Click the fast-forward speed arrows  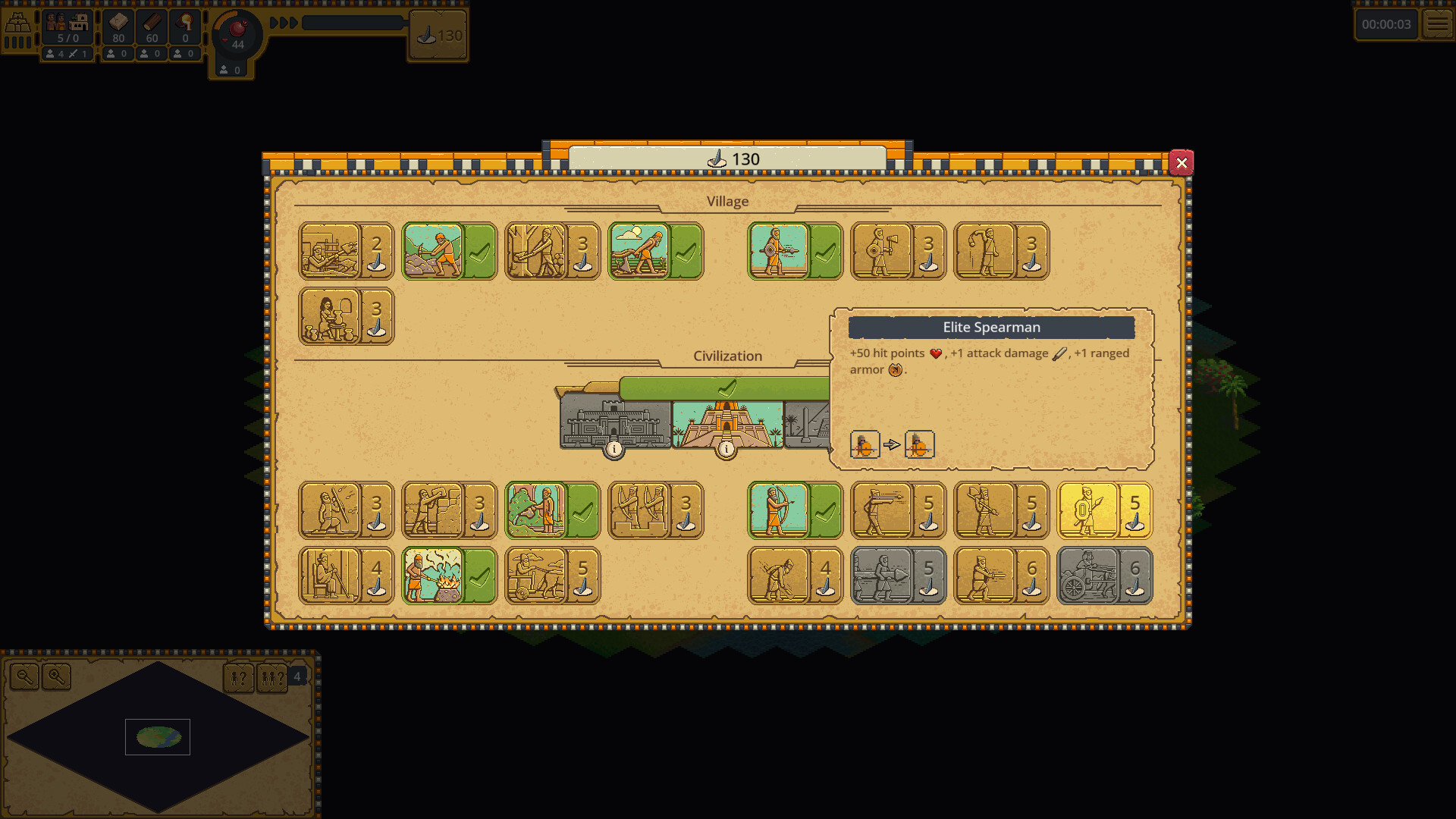click(284, 23)
